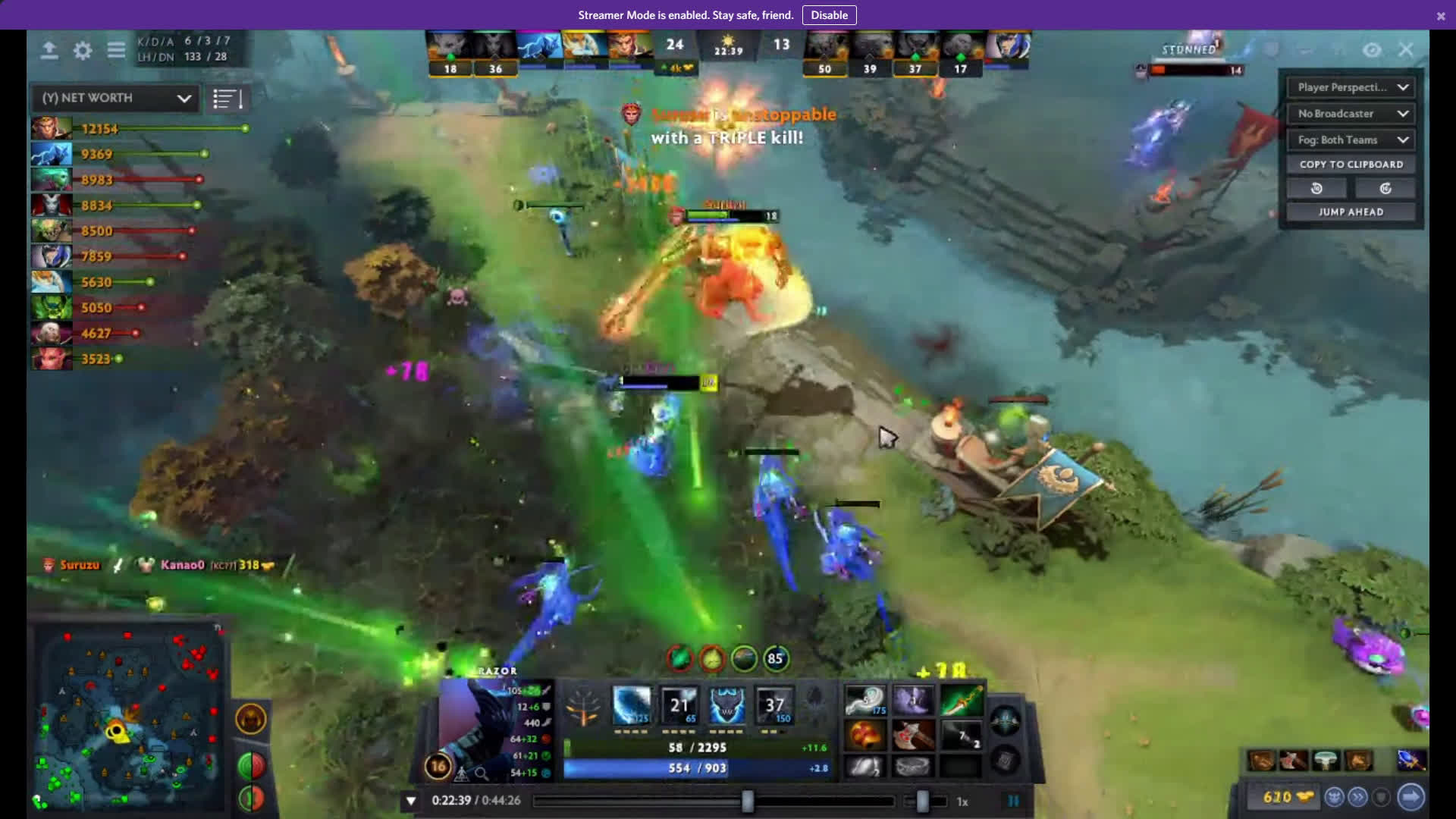This screenshot has height=819, width=1456.
Task: Disable Streamer Mode in the top banner
Action: tap(829, 15)
